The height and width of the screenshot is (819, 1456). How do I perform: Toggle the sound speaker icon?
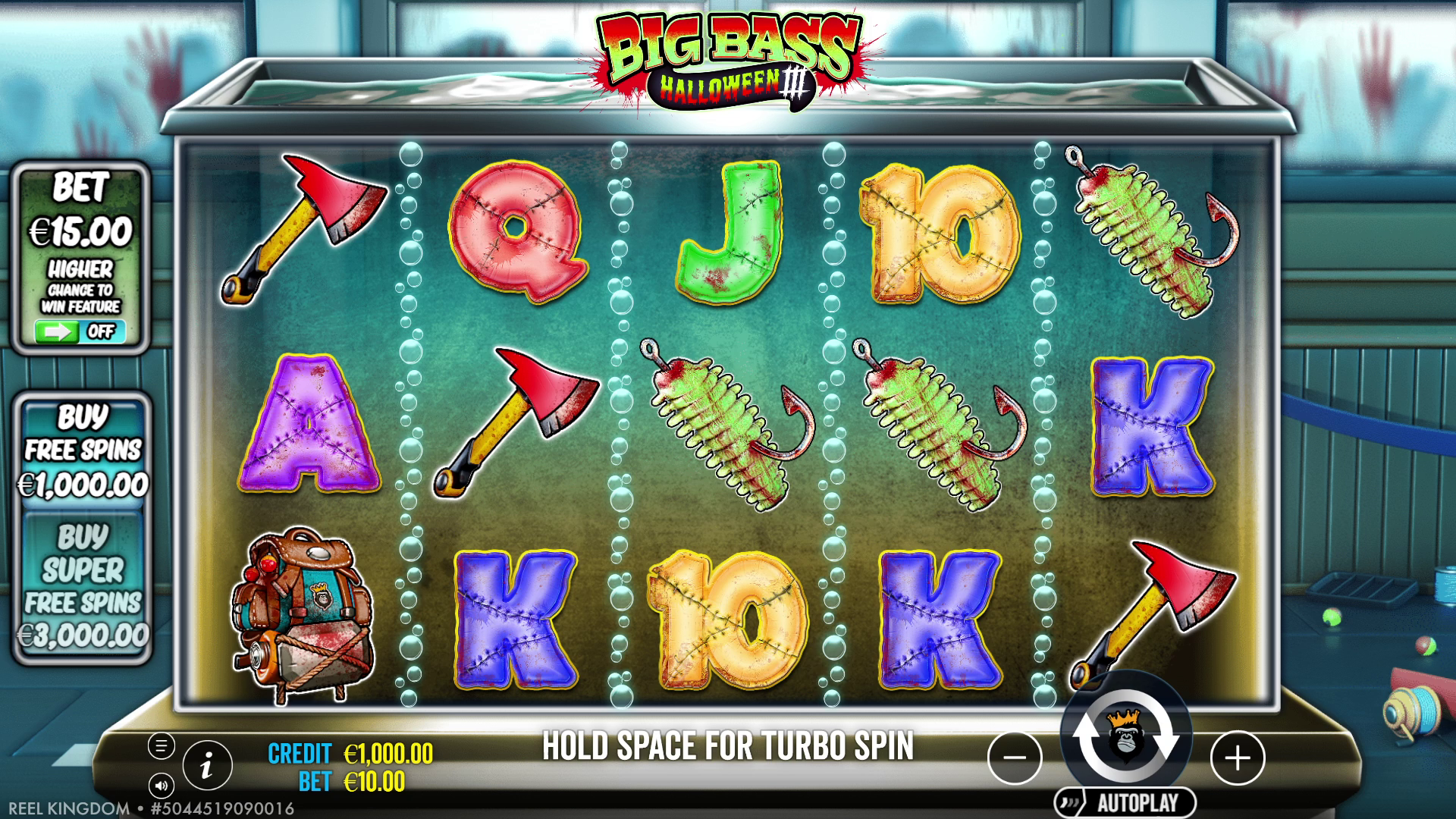(x=161, y=786)
